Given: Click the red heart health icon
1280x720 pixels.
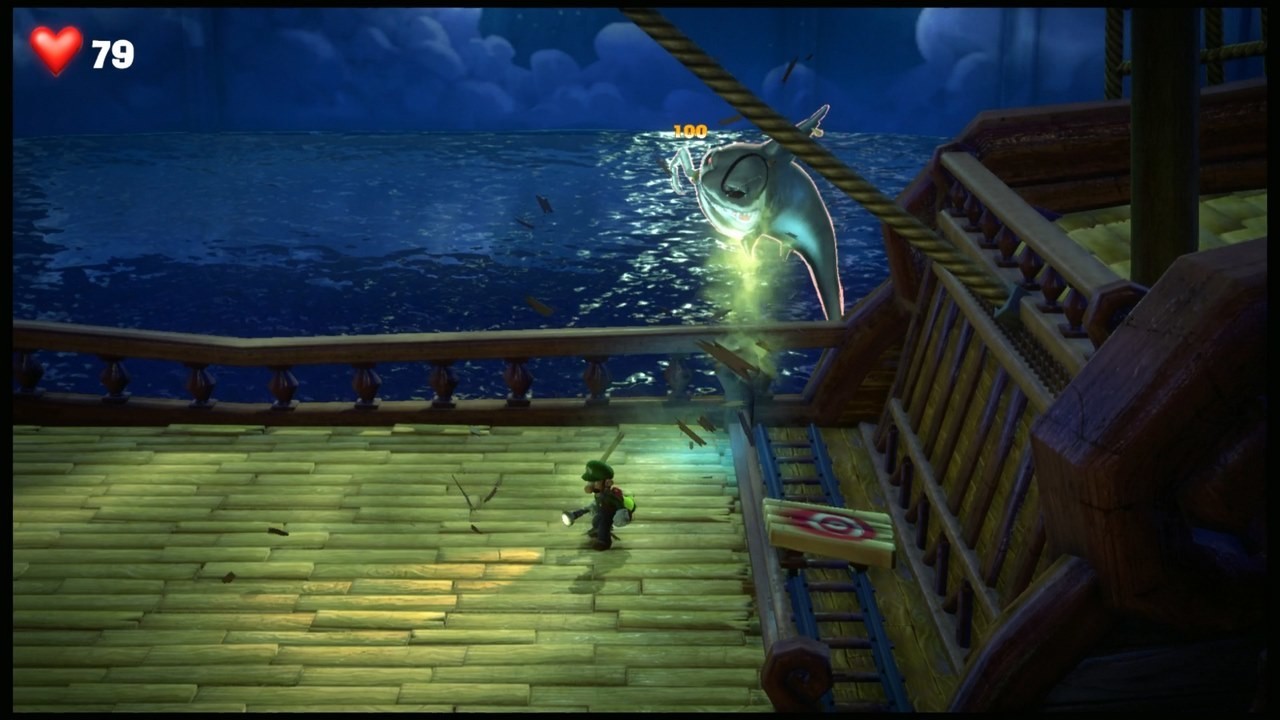Looking at the screenshot, I should click(55, 47).
